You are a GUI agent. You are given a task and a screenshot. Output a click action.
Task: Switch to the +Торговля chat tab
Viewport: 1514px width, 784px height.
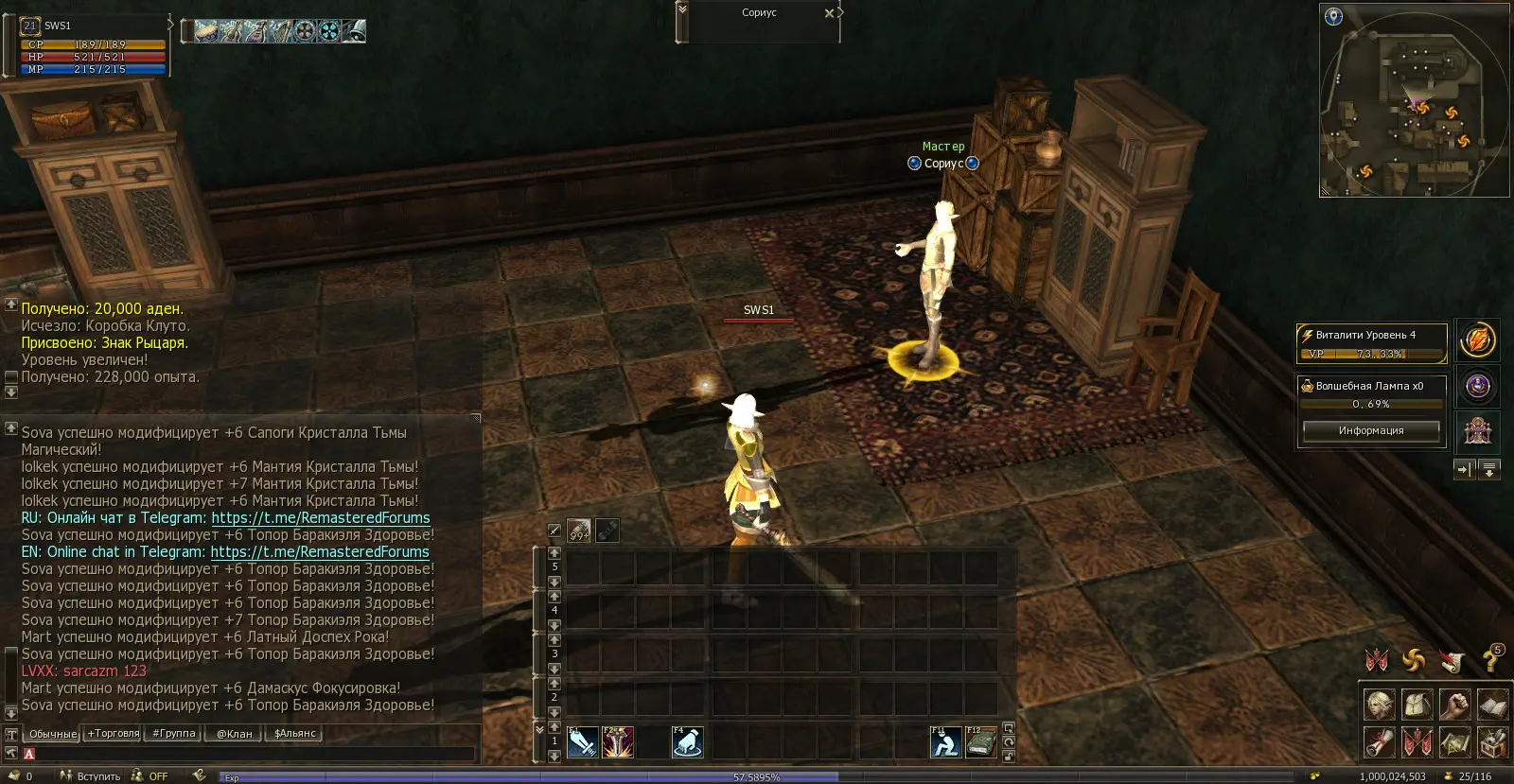tap(114, 734)
